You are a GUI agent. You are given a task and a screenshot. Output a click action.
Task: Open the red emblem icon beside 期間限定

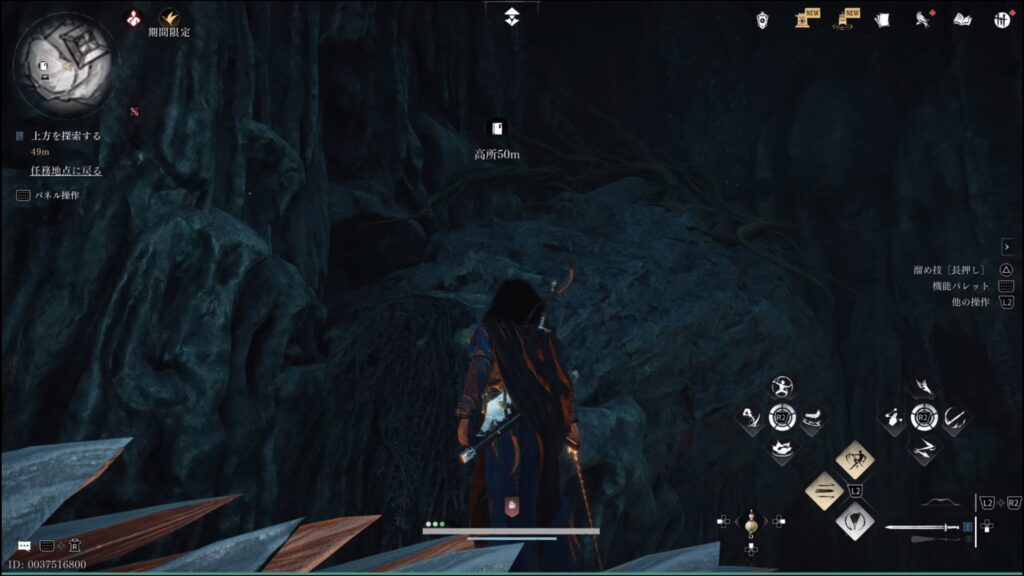click(134, 18)
